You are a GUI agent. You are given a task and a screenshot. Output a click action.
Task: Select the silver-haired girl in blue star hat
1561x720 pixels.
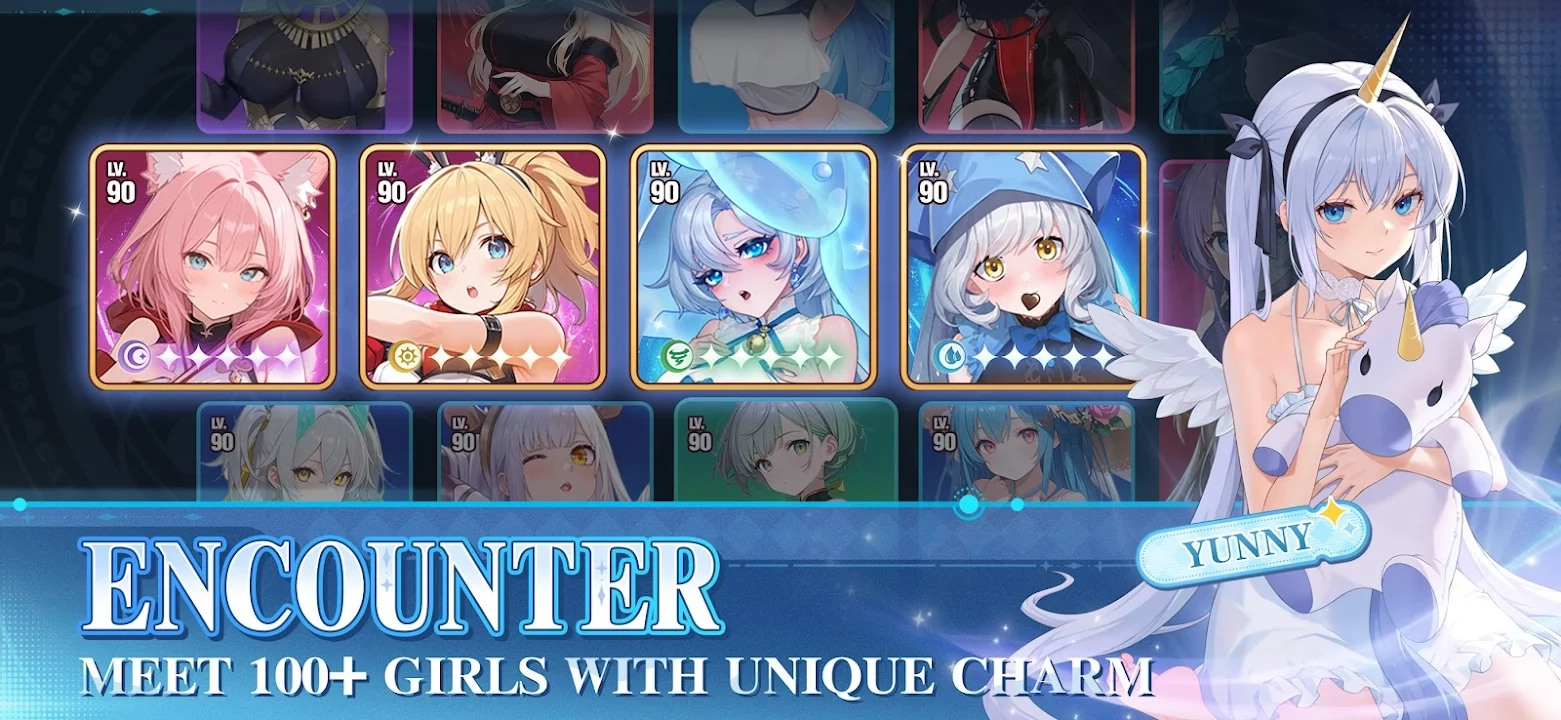click(1023, 266)
